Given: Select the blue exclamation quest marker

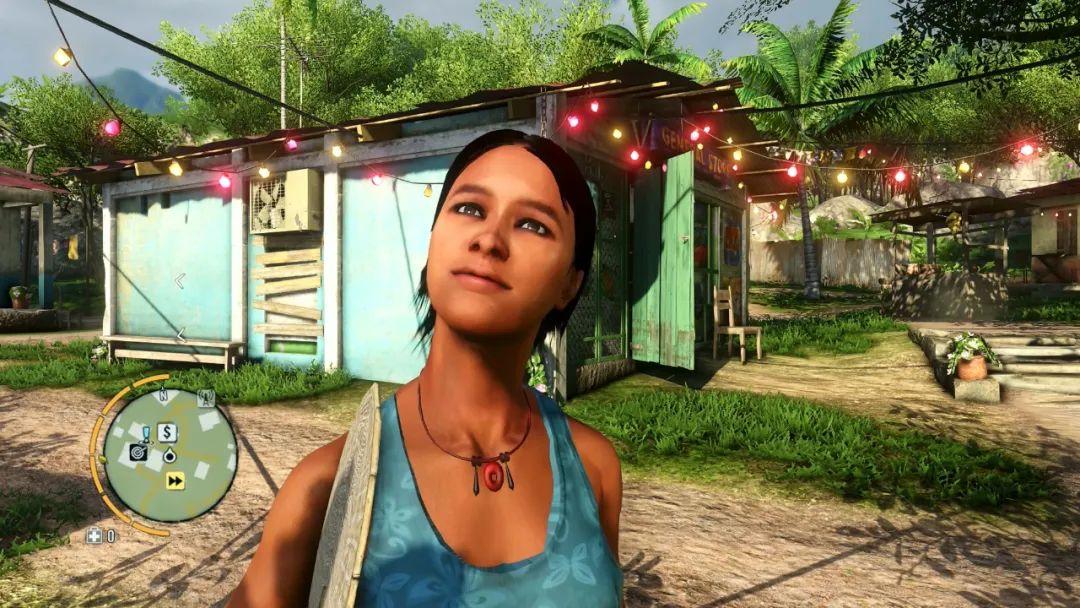Looking at the screenshot, I should pyautogui.click(x=146, y=433).
